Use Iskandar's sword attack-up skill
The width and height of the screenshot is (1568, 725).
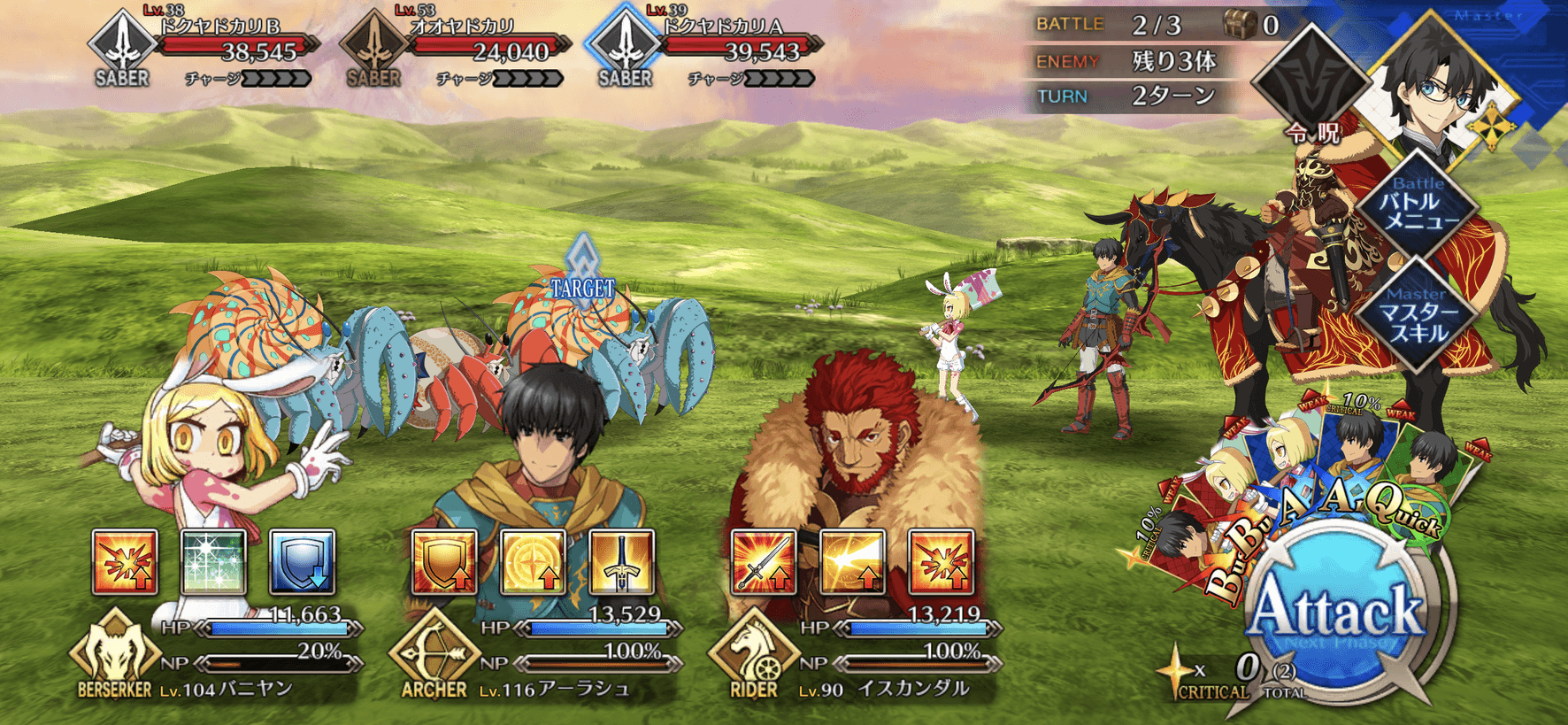click(x=764, y=562)
